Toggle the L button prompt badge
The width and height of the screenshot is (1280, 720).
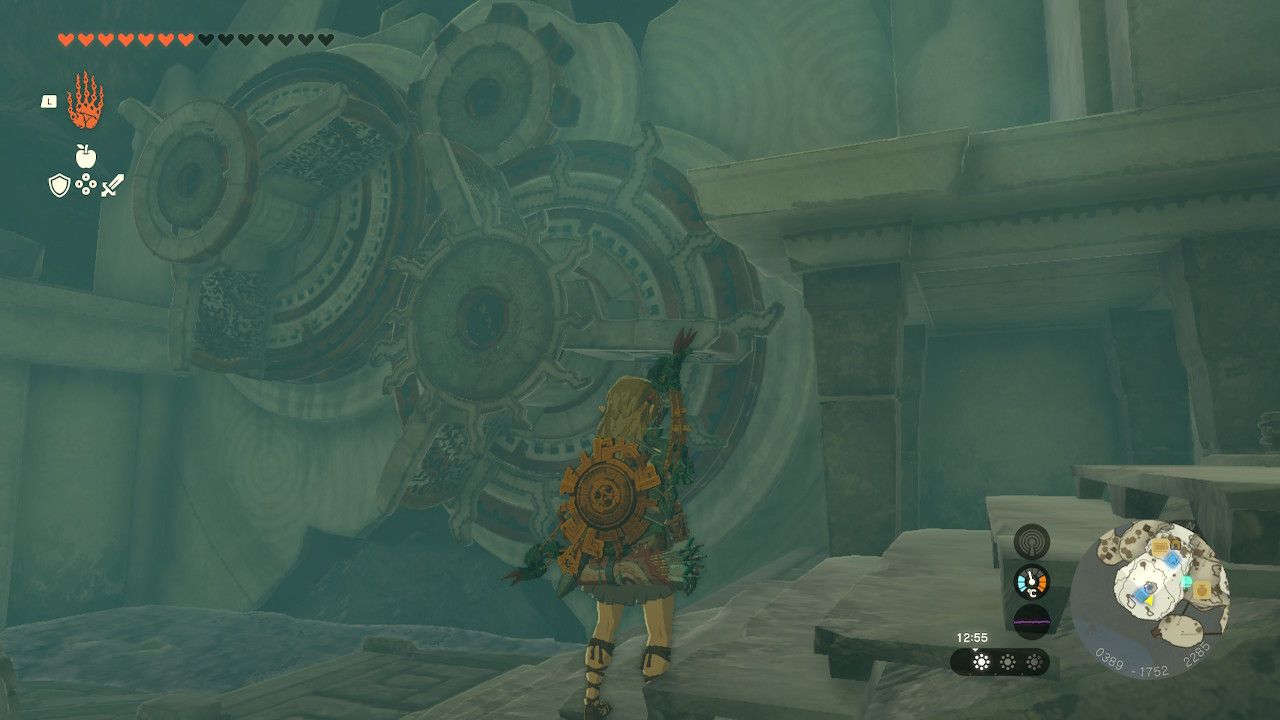tap(48, 102)
